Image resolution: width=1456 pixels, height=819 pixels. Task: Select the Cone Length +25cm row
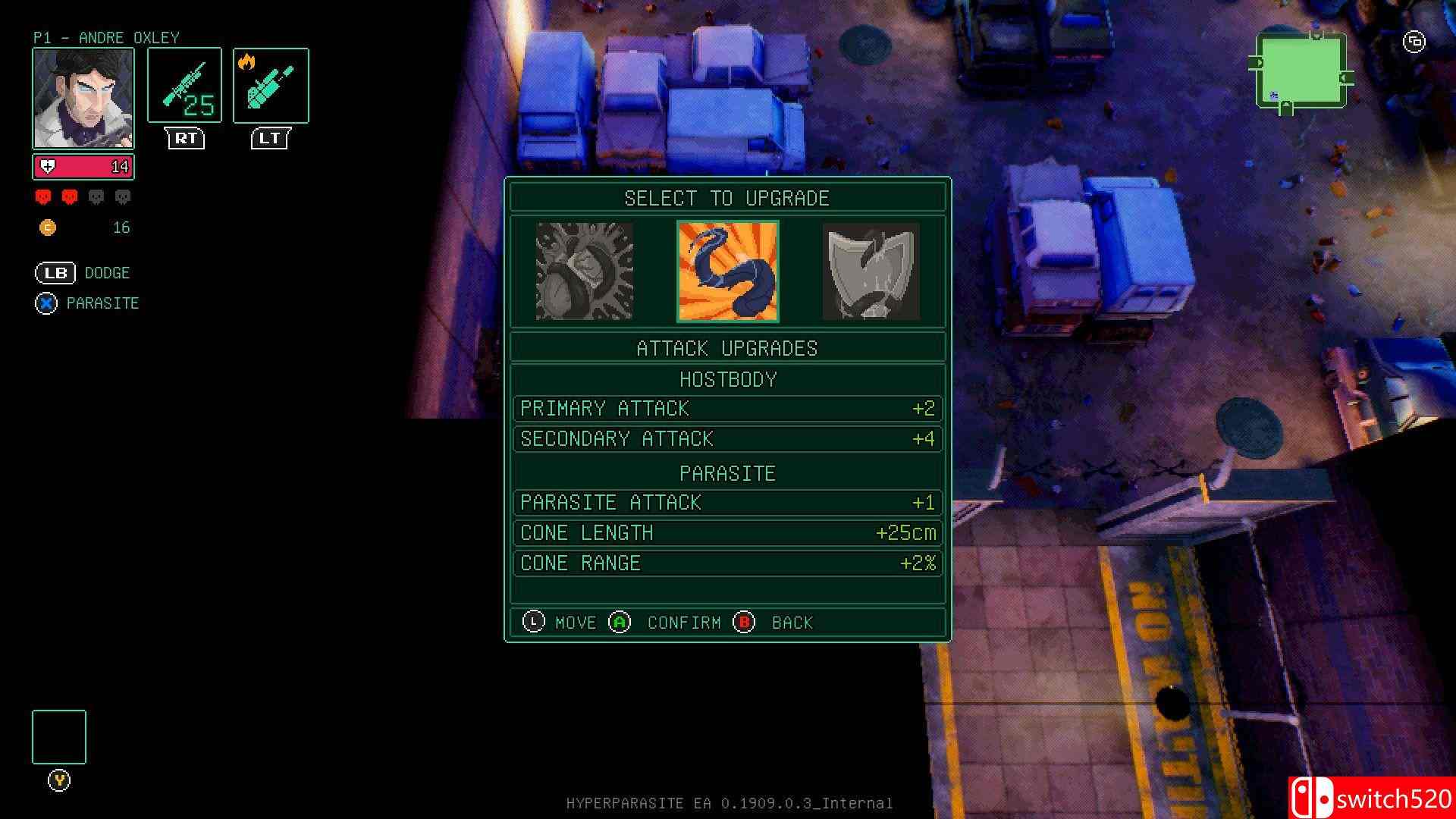727,533
